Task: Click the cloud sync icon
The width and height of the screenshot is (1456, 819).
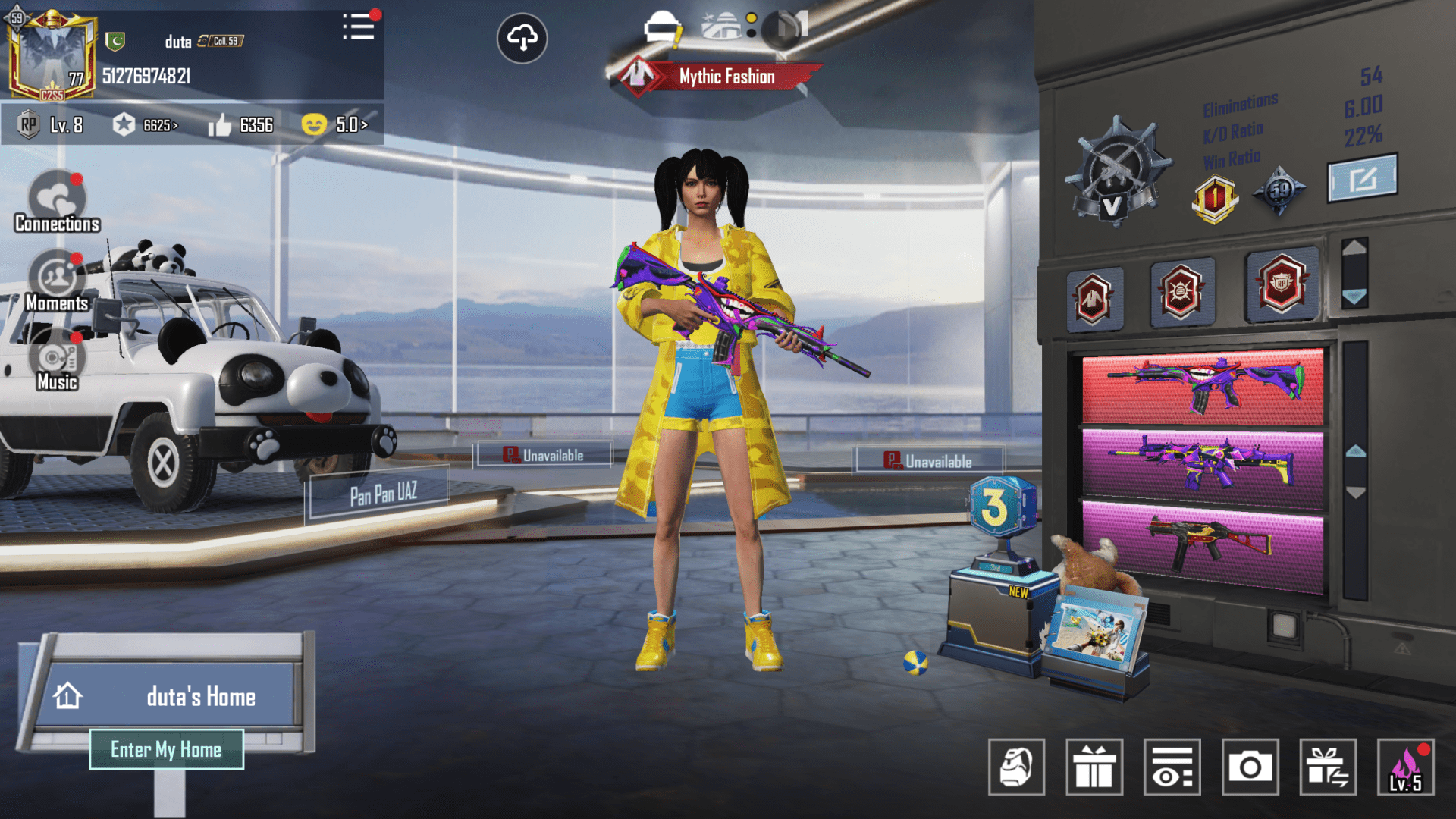Action: 522,39
